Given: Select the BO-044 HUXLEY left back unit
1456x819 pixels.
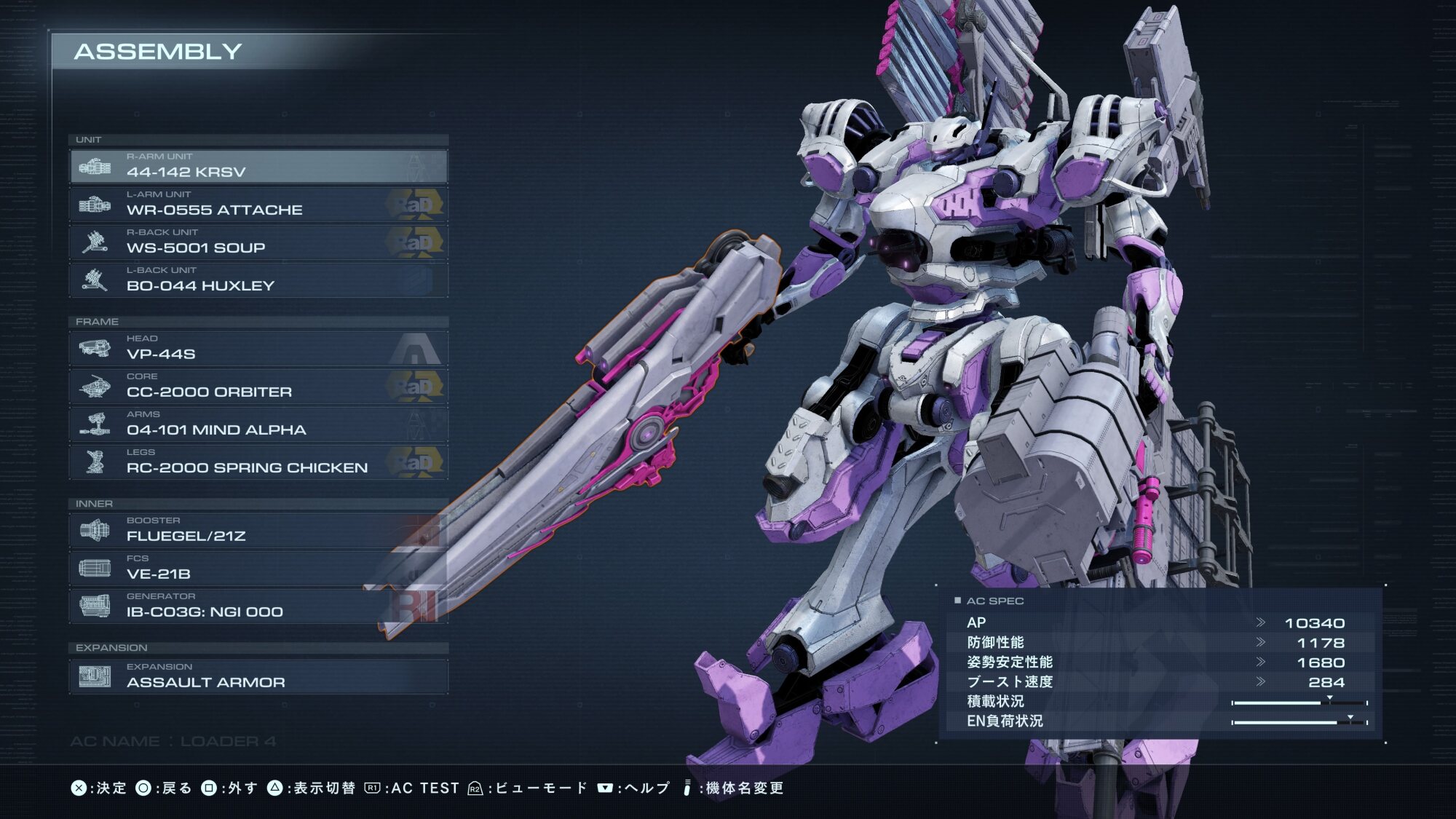Looking at the screenshot, I should coord(258,280).
